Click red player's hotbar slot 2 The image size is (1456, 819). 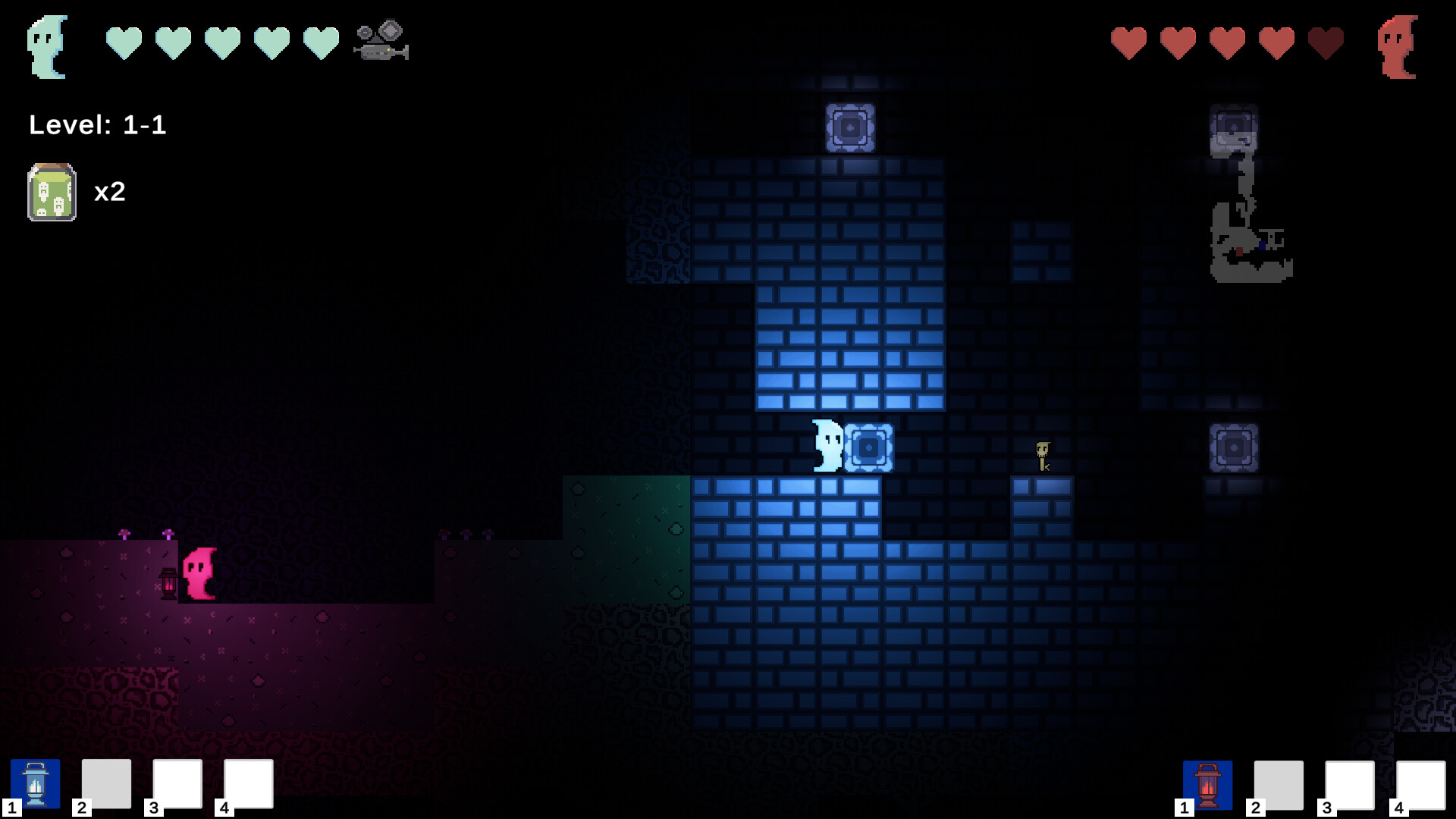pos(1278,784)
